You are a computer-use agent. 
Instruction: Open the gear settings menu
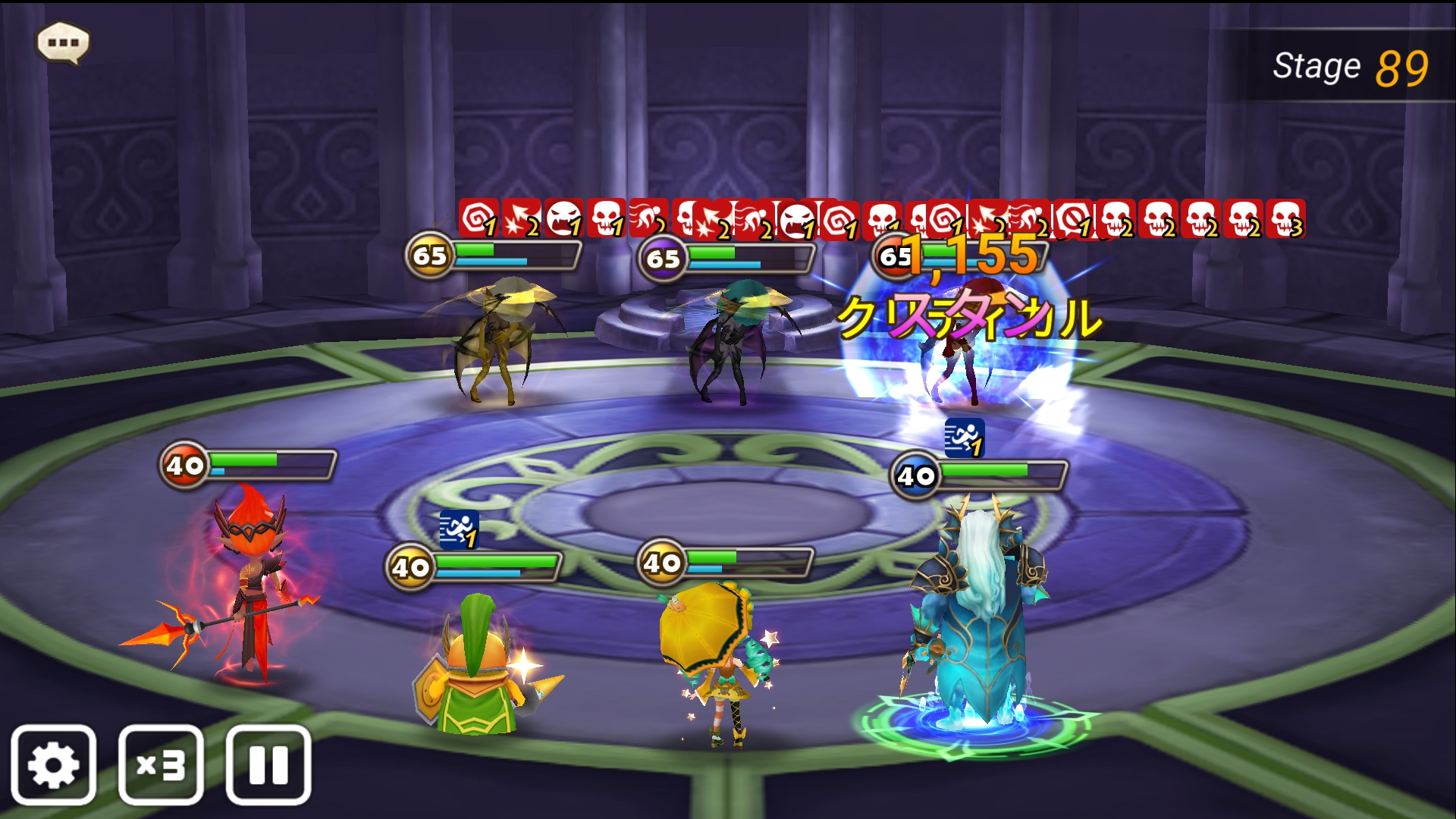tap(53, 764)
